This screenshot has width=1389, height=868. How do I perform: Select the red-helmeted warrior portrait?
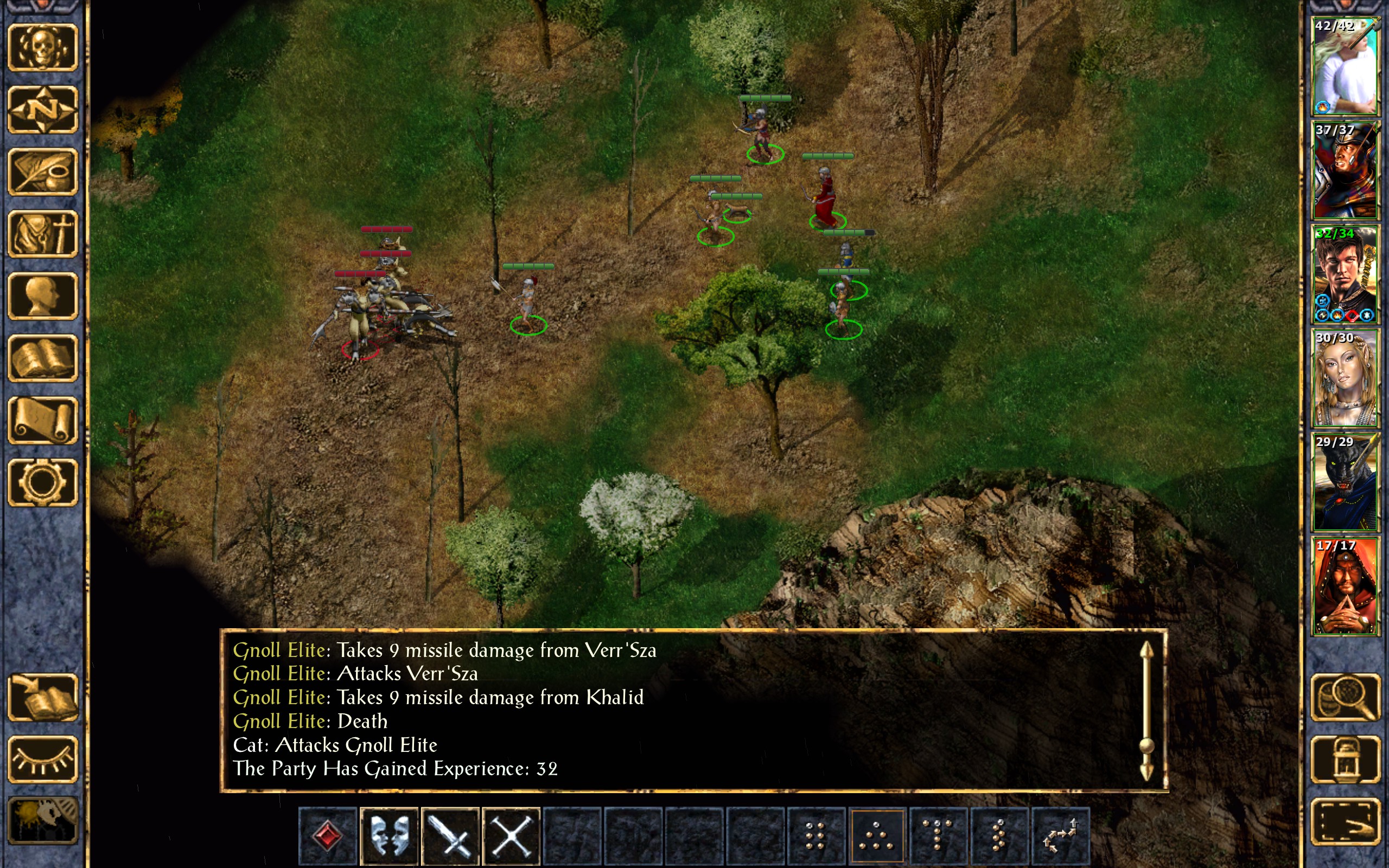1345,170
